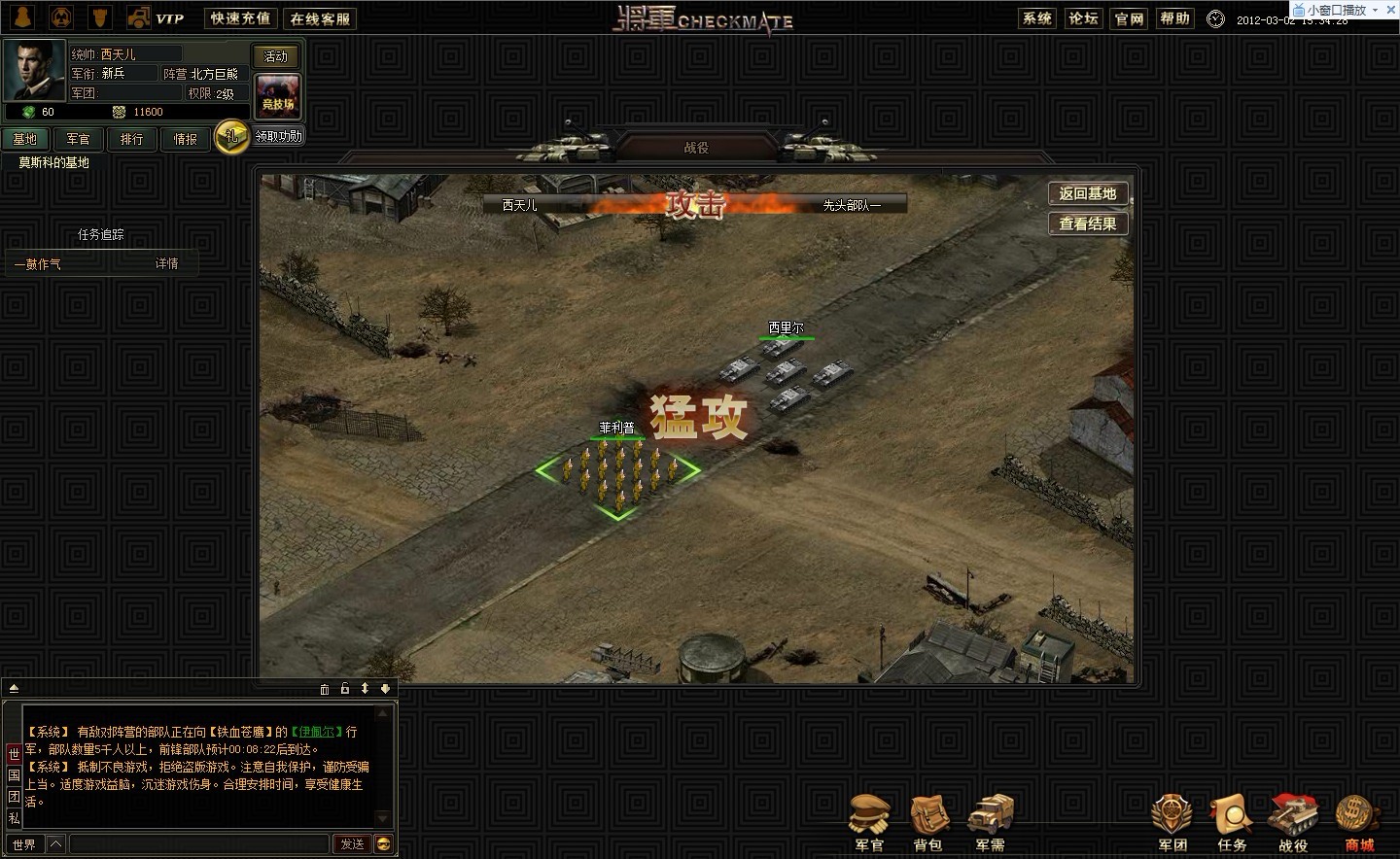Viewport: 1400px width, 859px height.
Task: Open the 排行 ranking tab
Action: [x=131, y=139]
